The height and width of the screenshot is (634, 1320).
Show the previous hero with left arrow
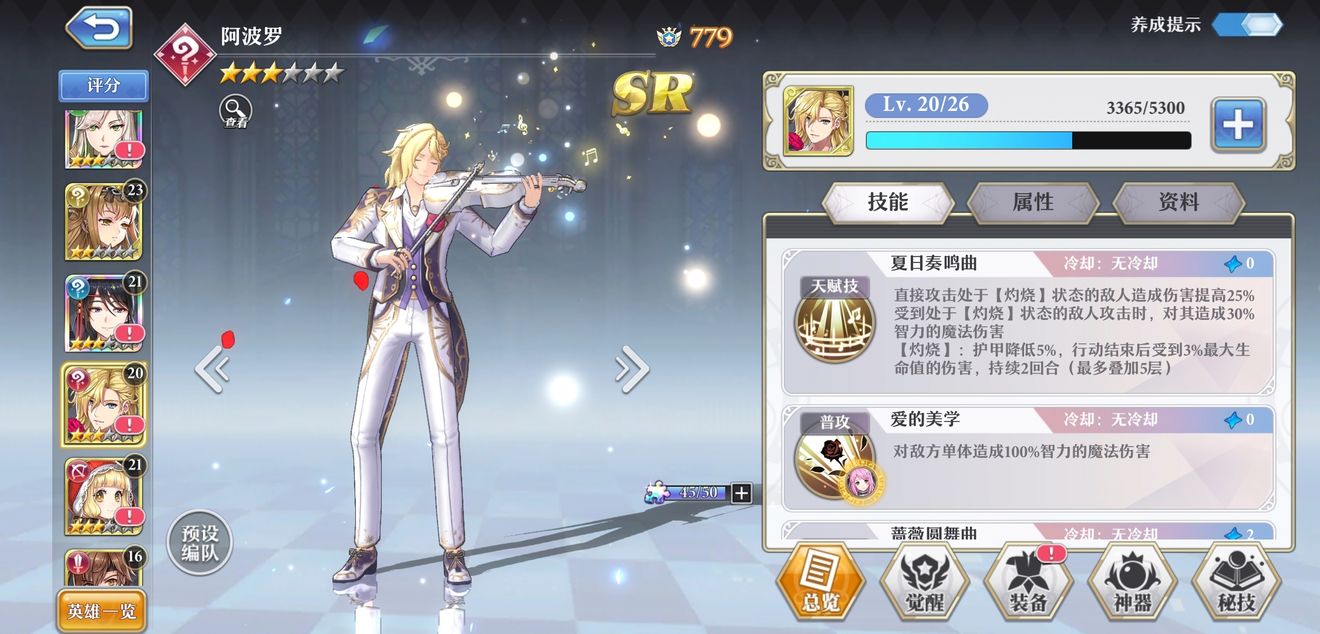click(211, 369)
